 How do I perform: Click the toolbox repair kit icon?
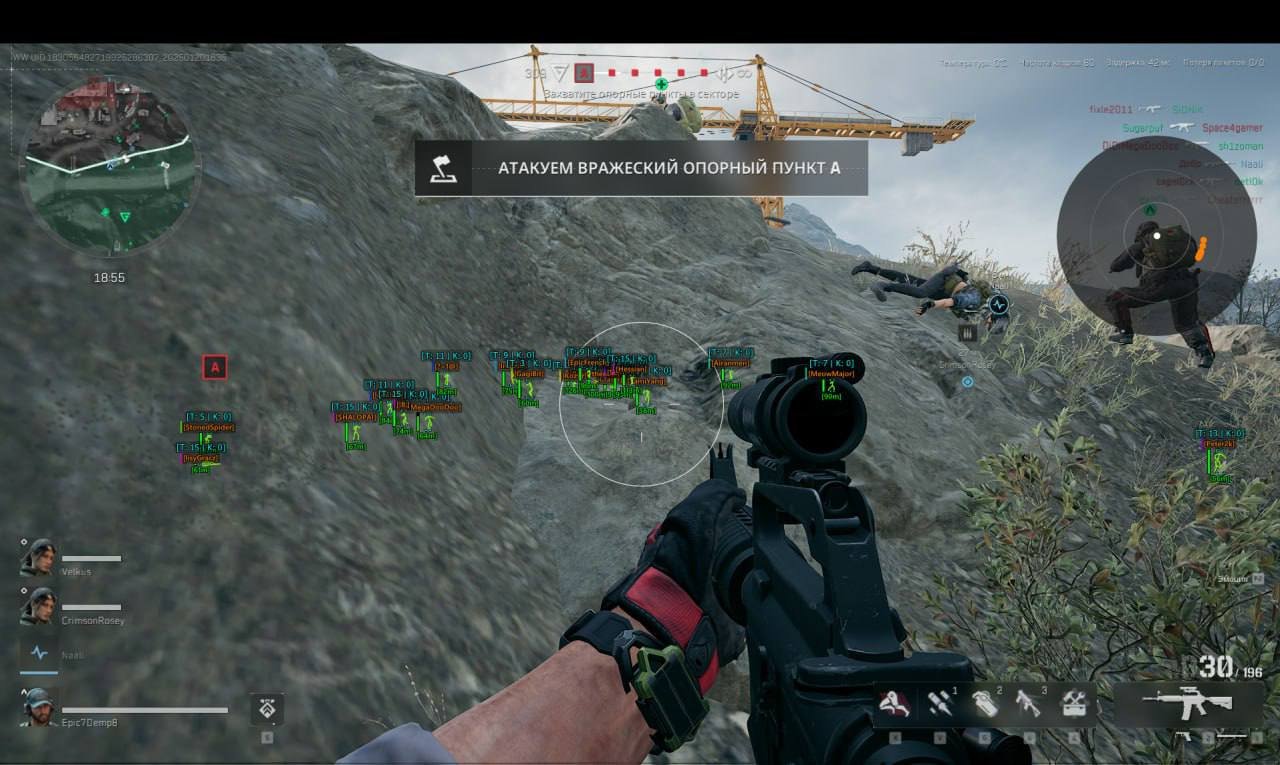pyautogui.click(x=1072, y=705)
